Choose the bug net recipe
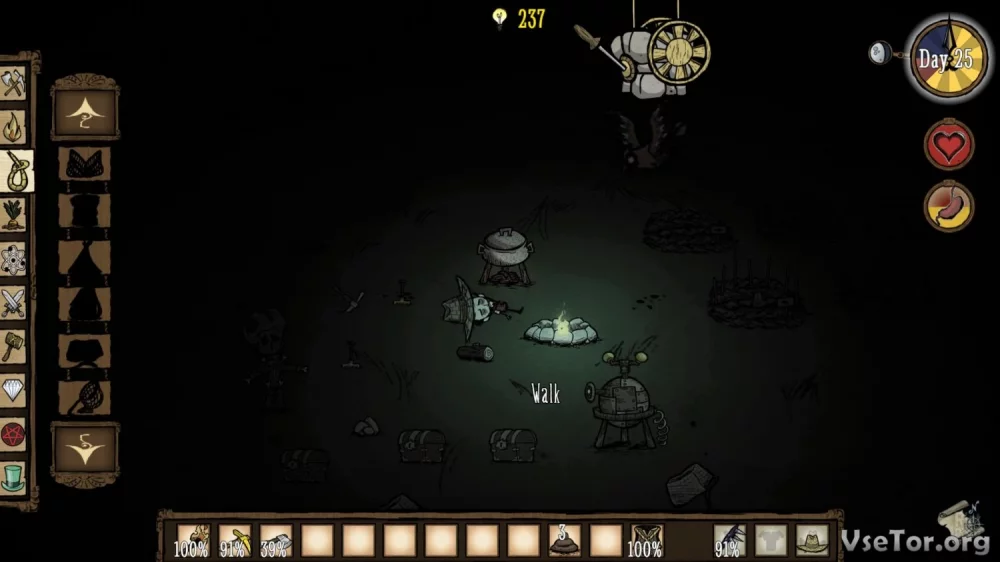 [x=84, y=396]
